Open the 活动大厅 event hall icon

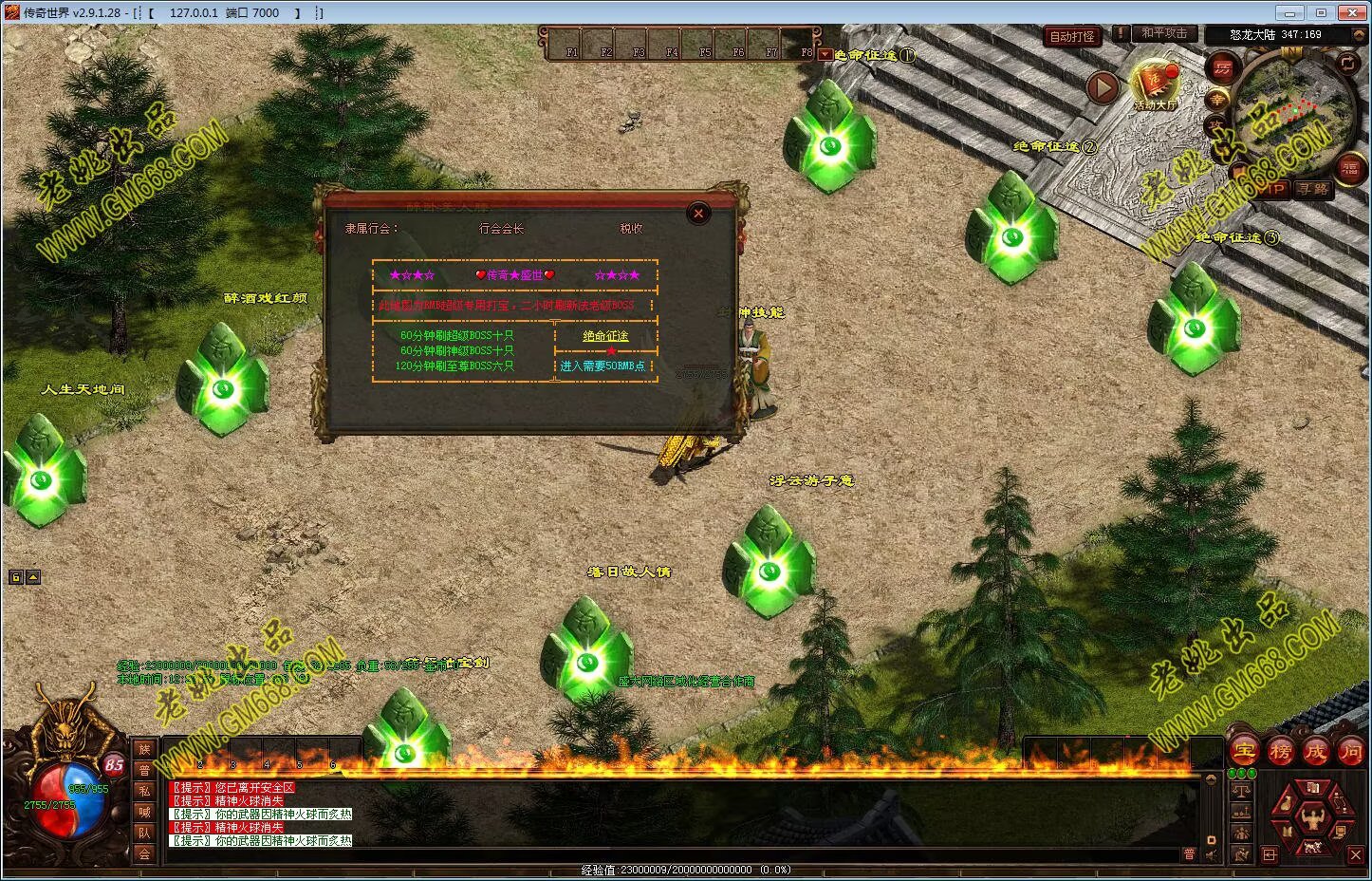(1155, 85)
